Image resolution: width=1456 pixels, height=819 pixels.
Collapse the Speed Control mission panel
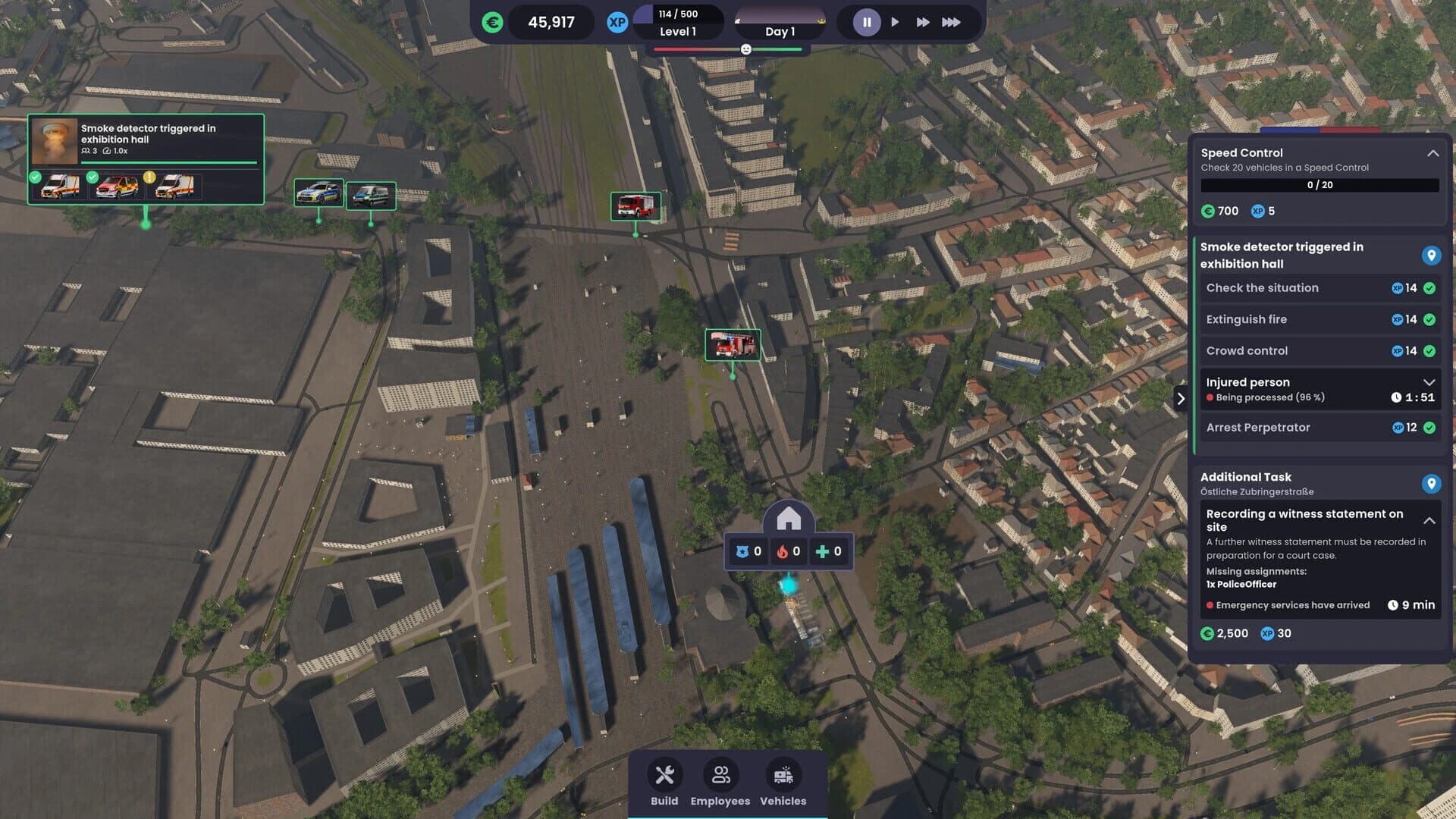pos(1432,152)
